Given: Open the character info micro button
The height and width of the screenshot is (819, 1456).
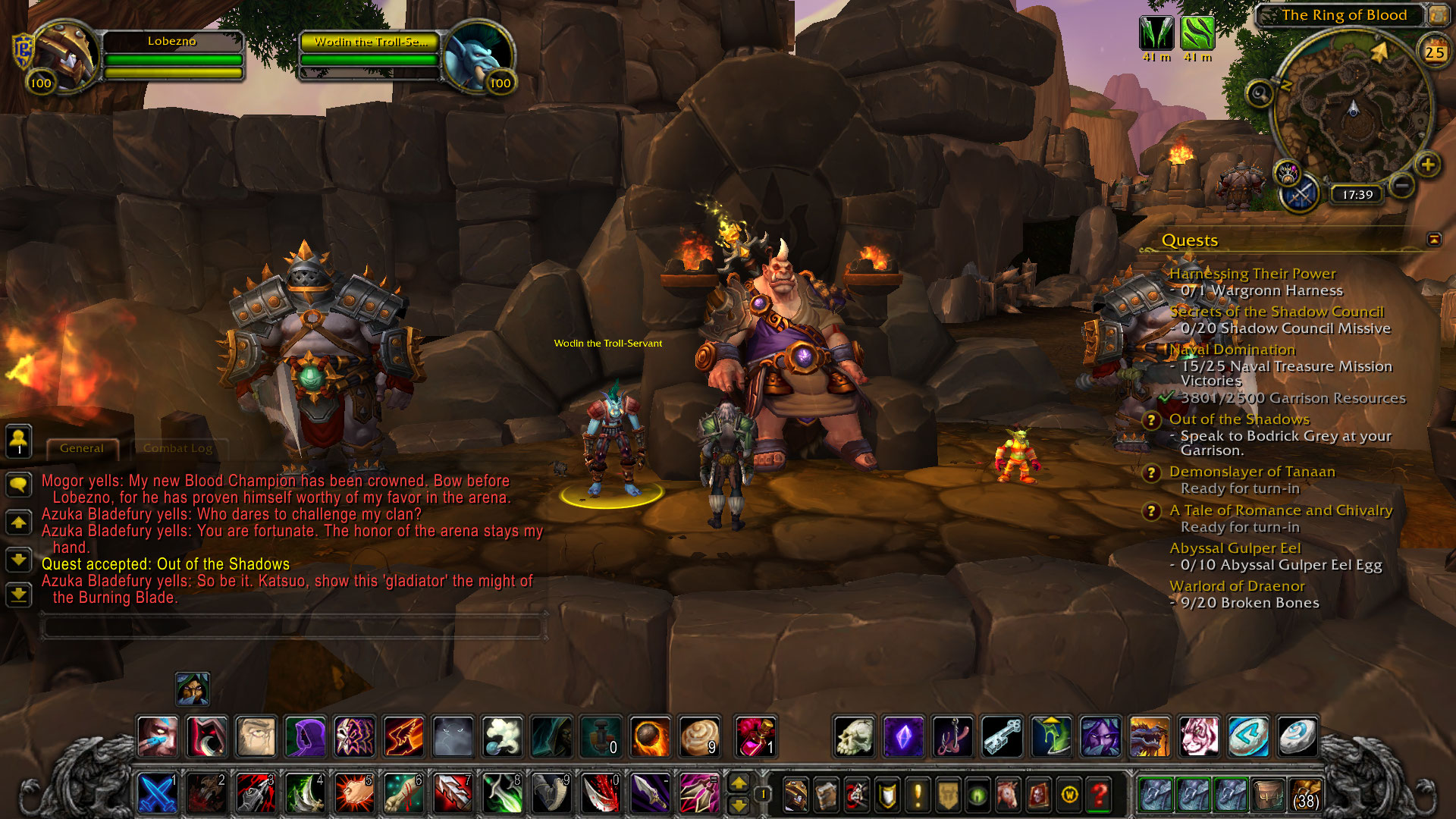Looking at the screenshot, I should coord(794,795).
